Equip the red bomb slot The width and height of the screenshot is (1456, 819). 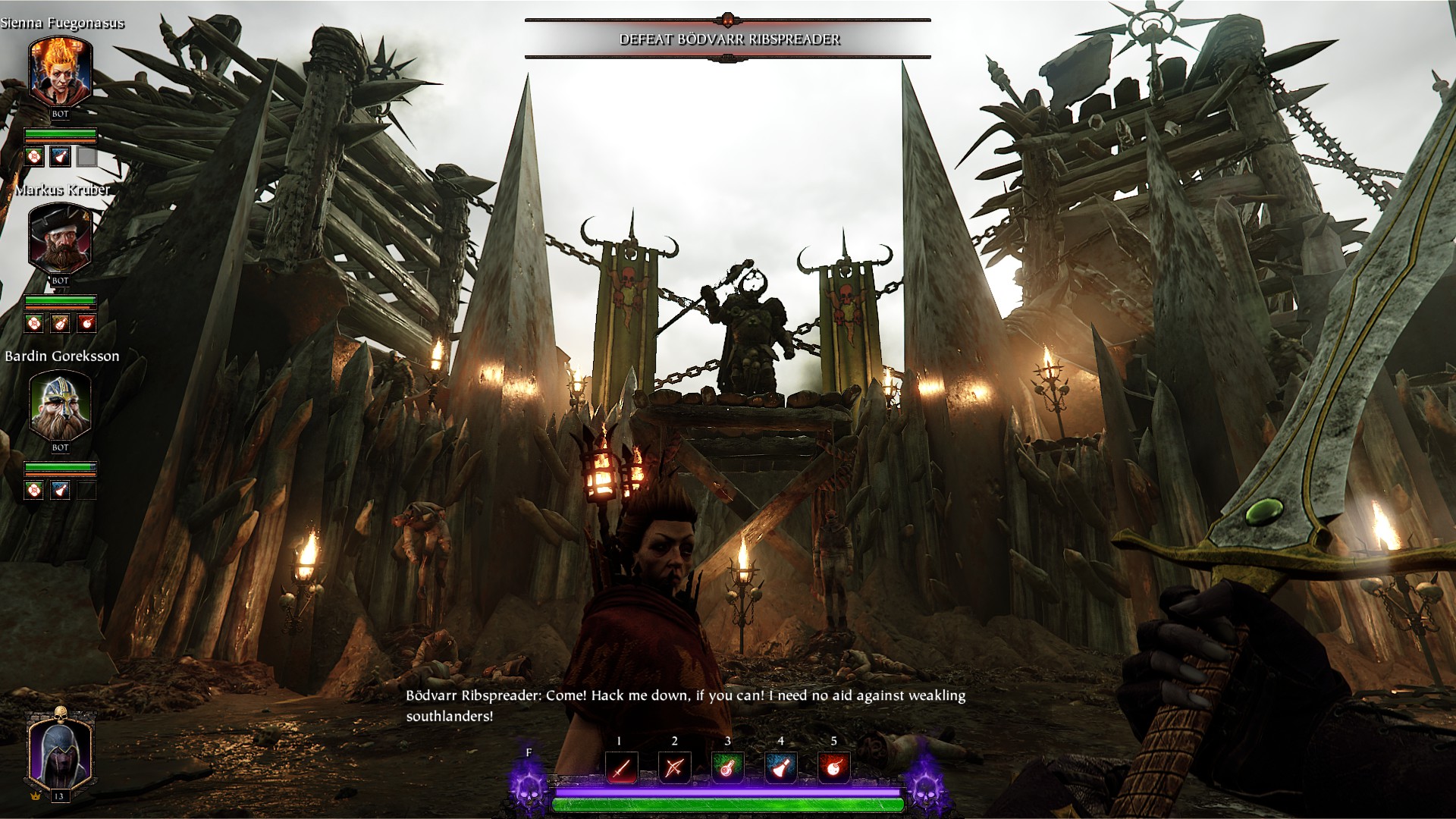click(833, 768)
